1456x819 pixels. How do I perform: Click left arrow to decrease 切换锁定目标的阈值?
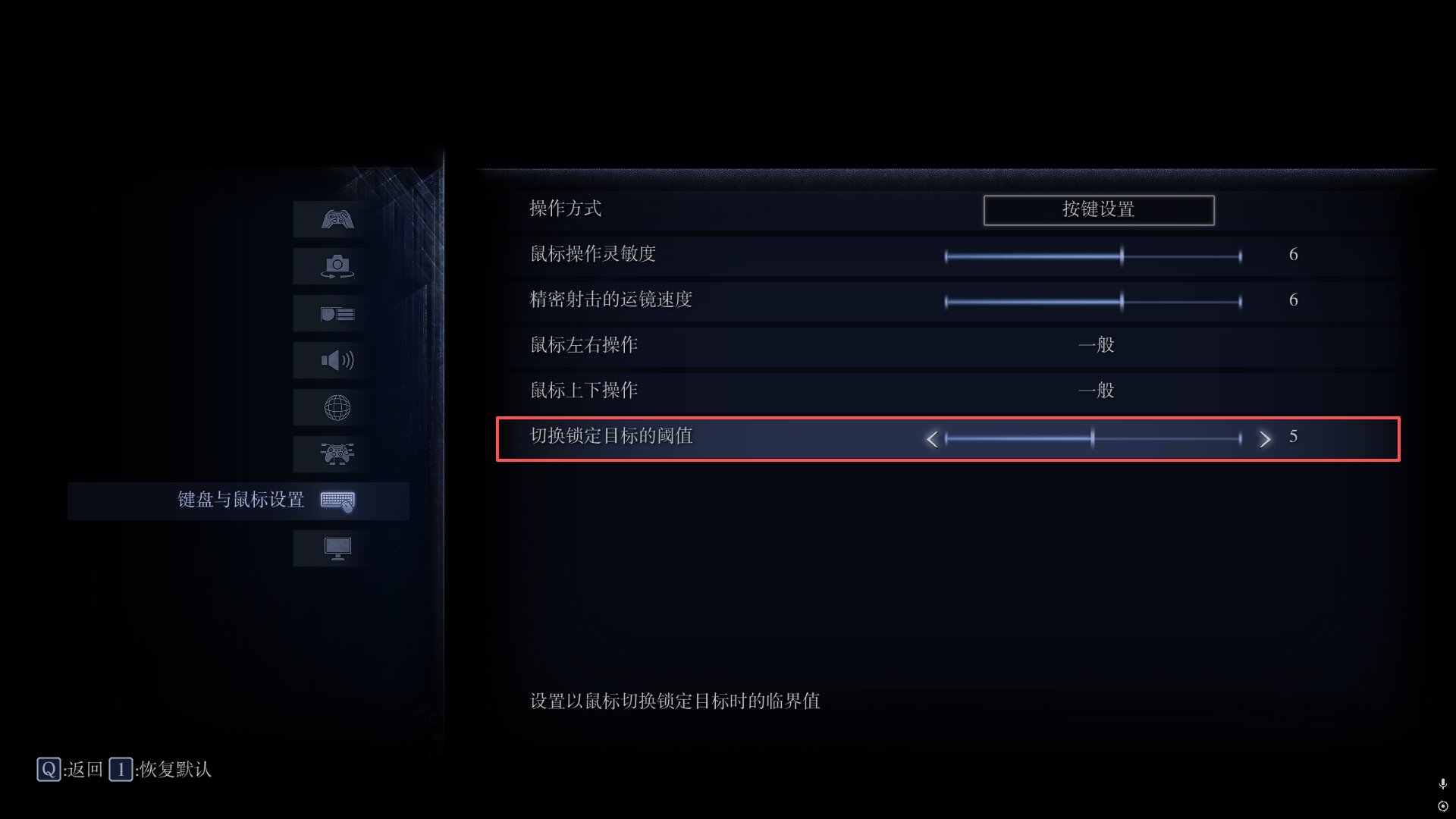[932, 438]
